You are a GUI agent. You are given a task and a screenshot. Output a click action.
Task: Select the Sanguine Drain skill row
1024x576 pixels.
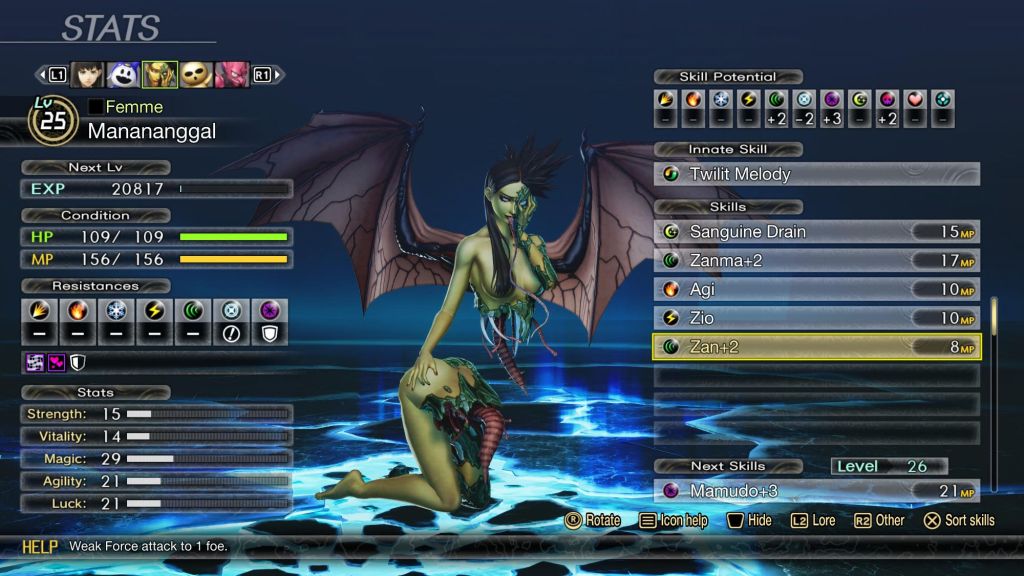(x=817, y=232)
